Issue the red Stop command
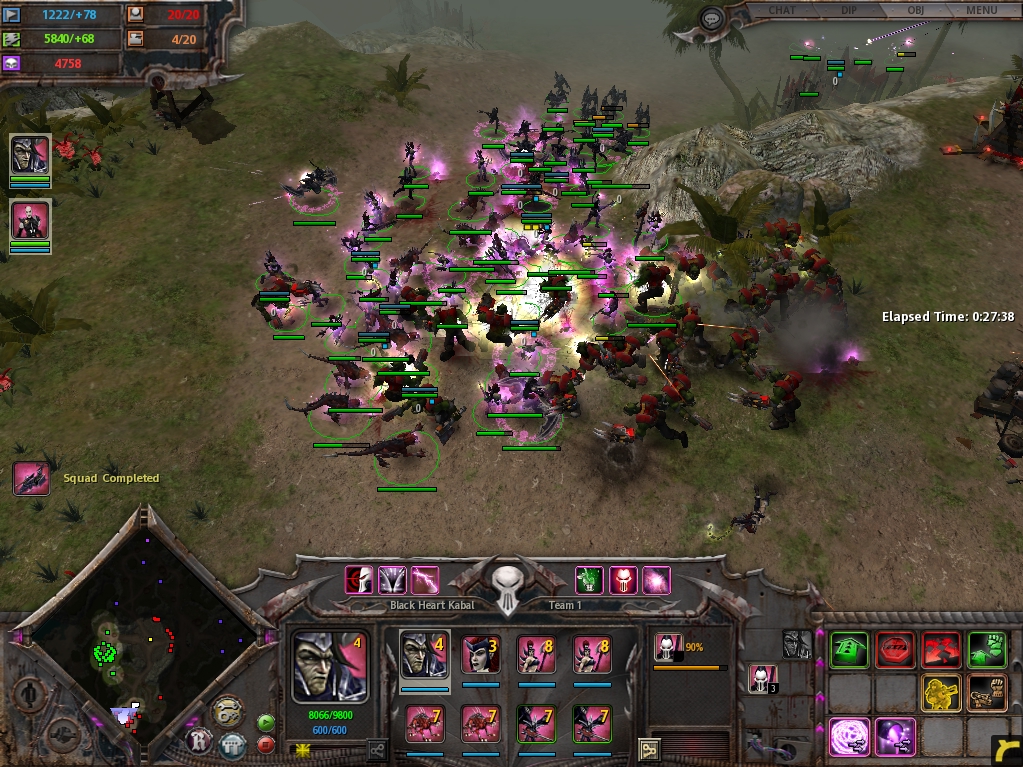This screenshot has height=767, width=1023. point(894,649)
